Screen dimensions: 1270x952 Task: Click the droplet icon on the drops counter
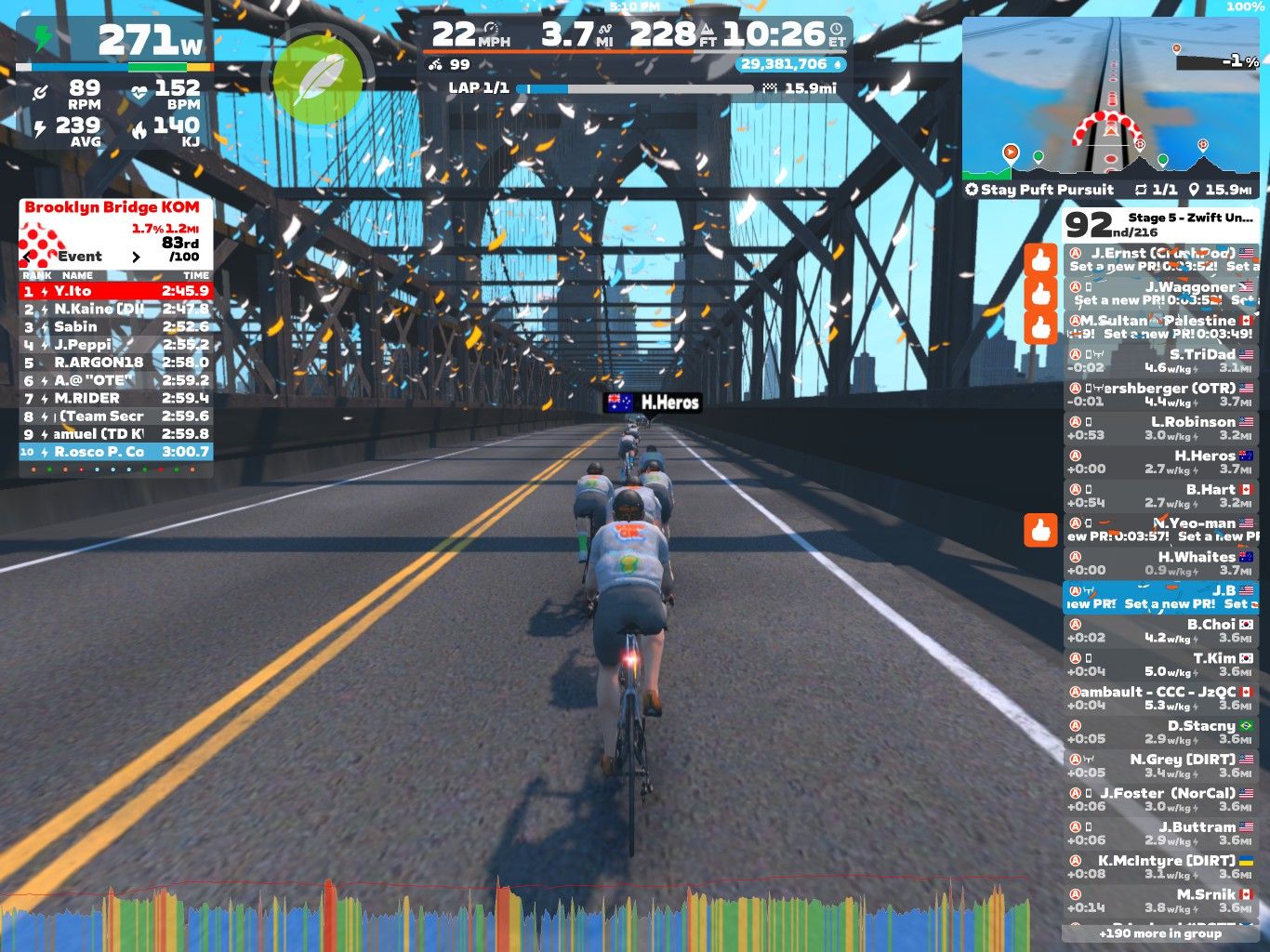839,65
